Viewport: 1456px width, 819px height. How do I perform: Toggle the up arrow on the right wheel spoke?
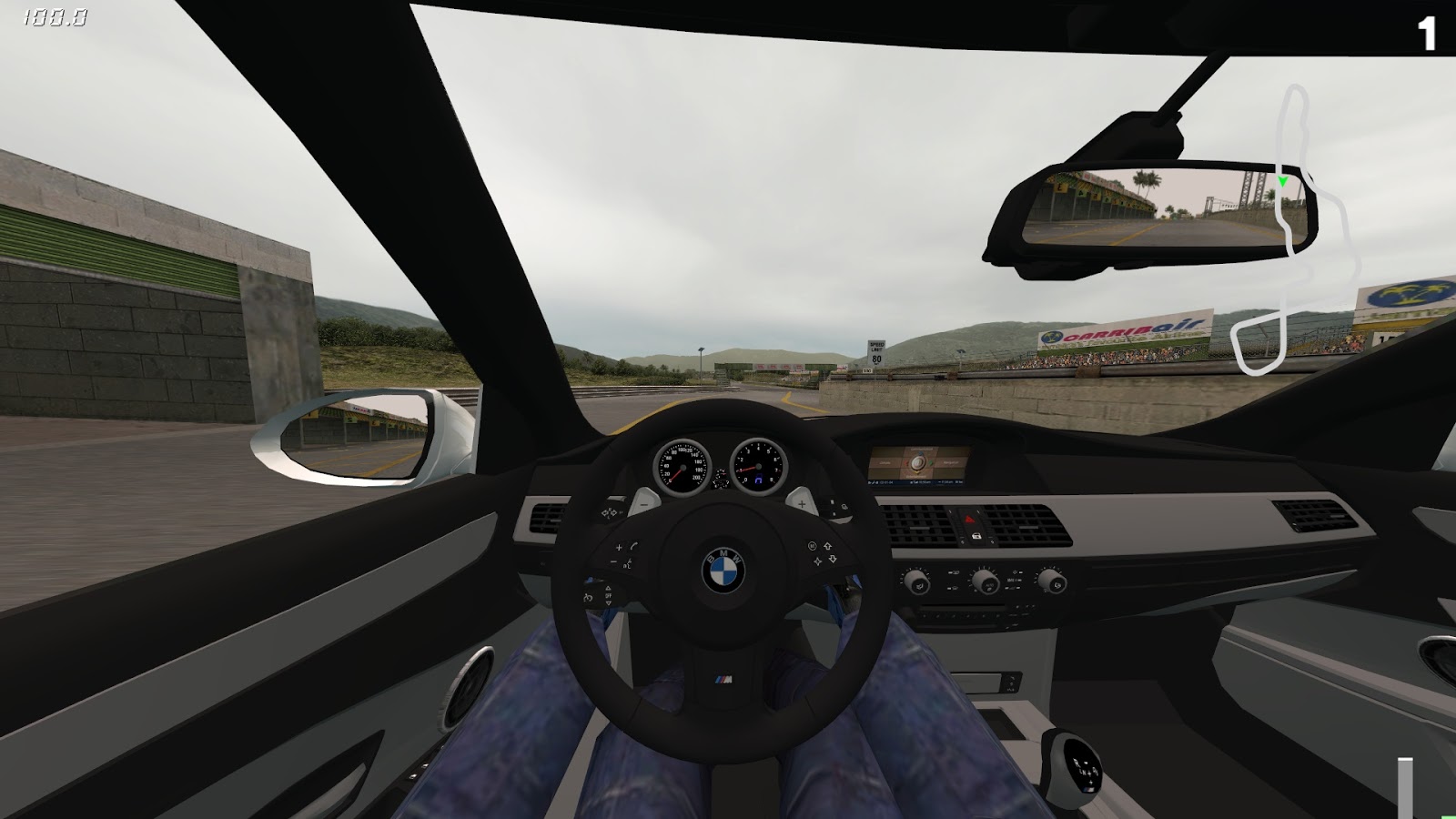click(827, 546)
